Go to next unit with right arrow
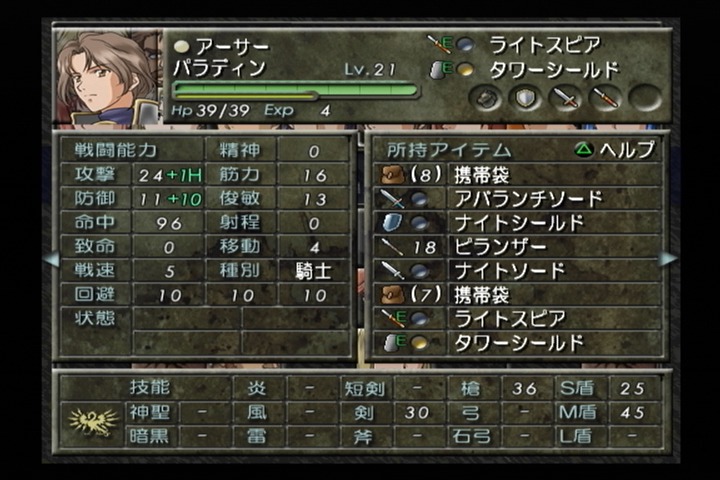This screenshot has height=480, width=720. [667, 259]
